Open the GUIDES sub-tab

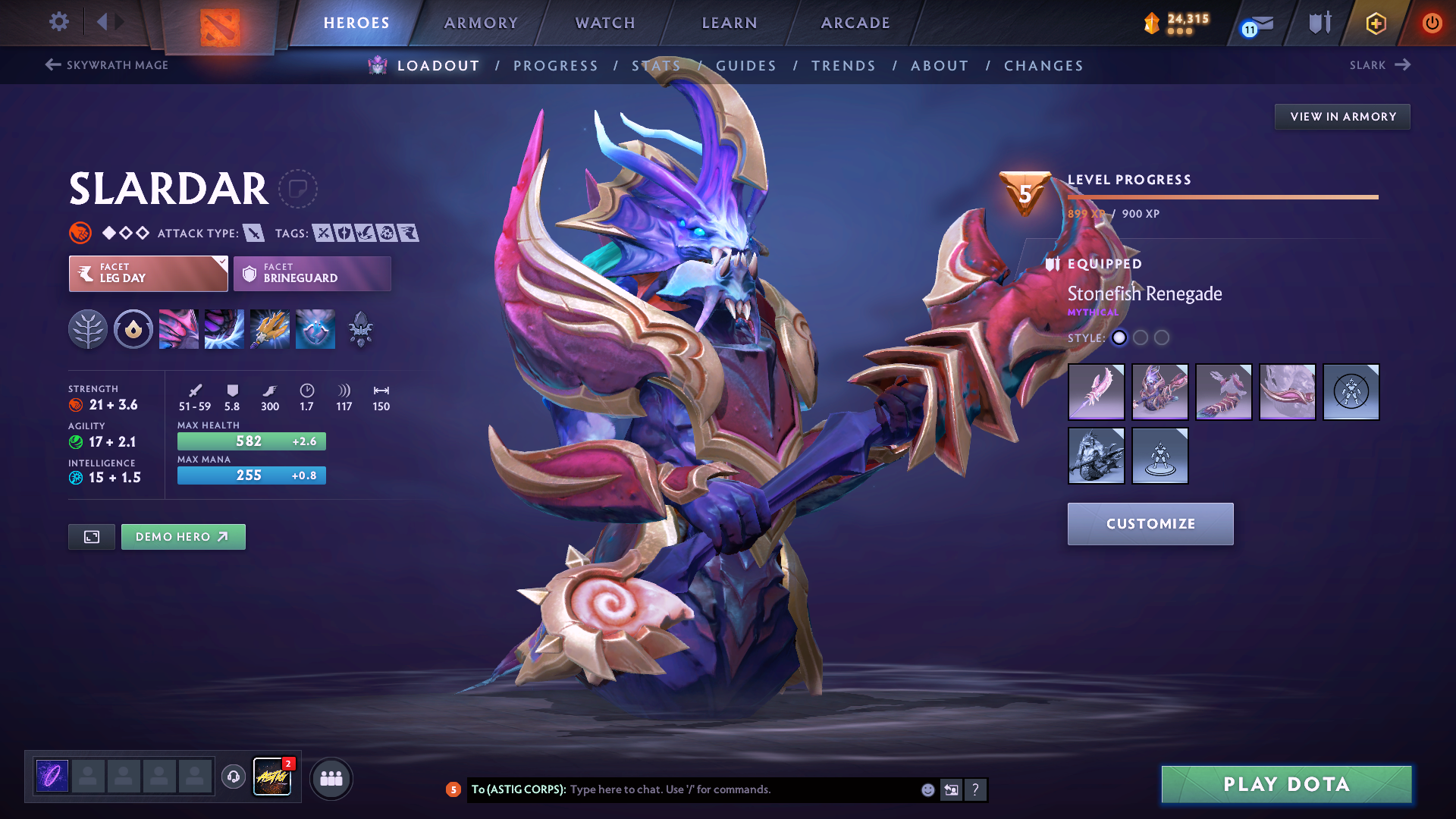746,65
